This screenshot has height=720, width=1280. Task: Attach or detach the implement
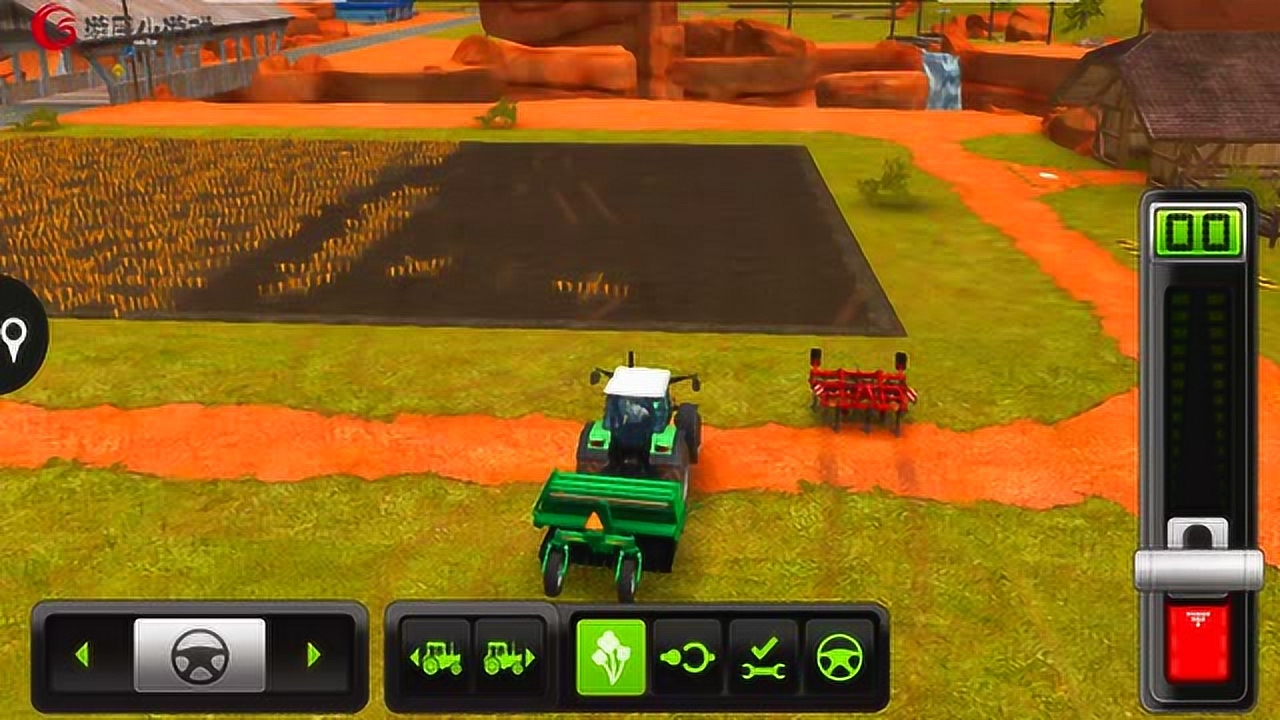coord(688,657)
